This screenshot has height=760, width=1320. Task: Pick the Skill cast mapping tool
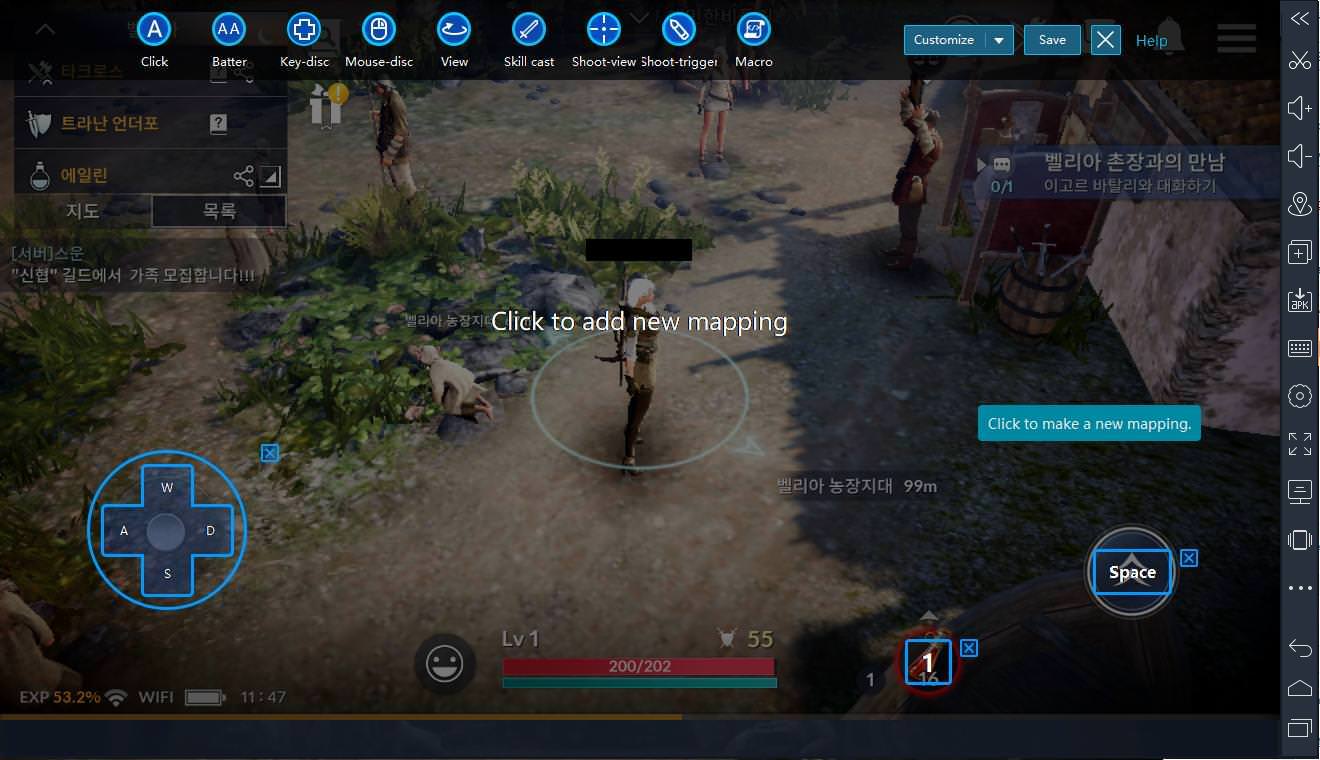tap(528, 30)
